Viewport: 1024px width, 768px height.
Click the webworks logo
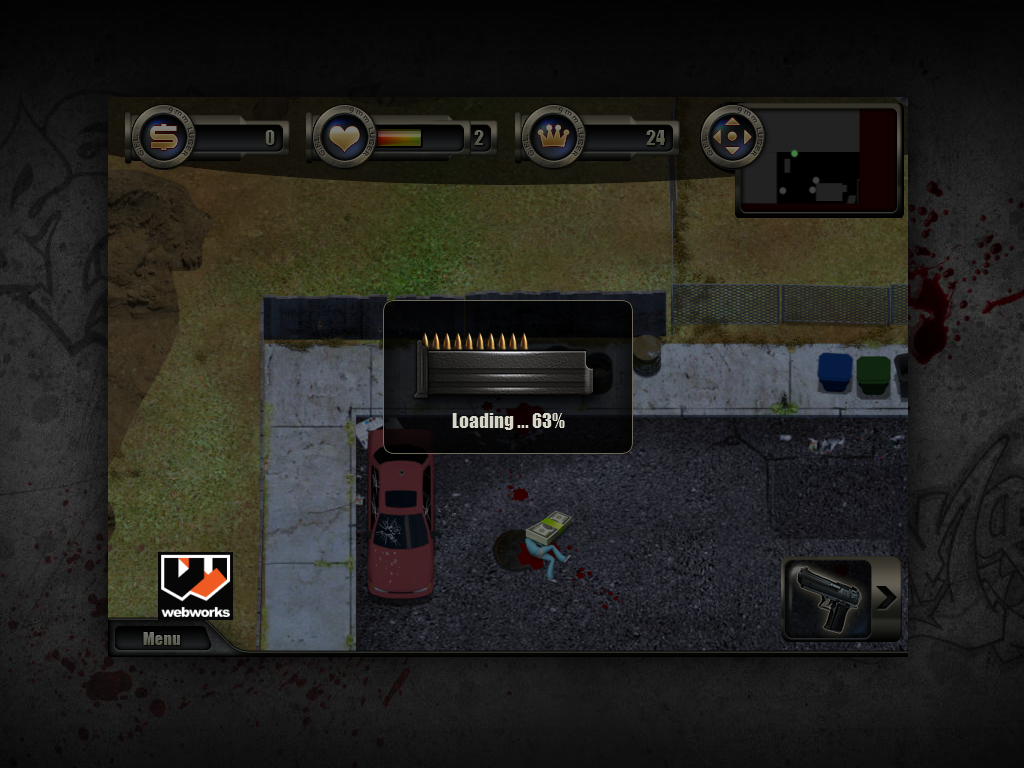pyautogui.click(x=195, y=586)
